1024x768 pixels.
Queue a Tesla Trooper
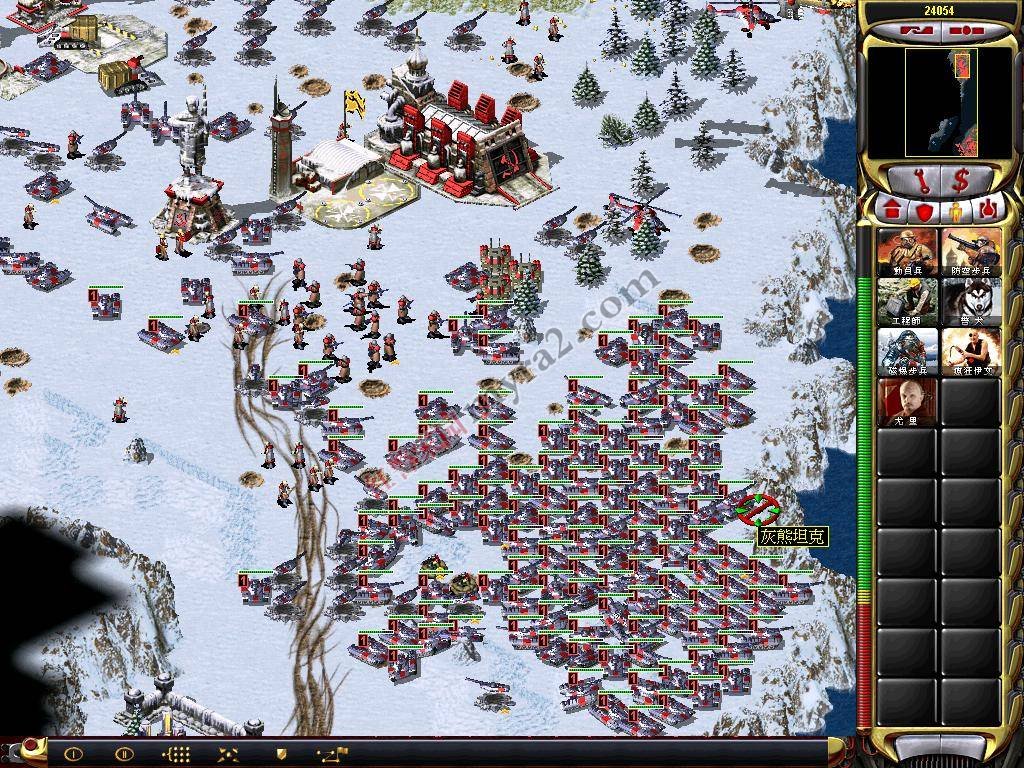tap(908, 352)
